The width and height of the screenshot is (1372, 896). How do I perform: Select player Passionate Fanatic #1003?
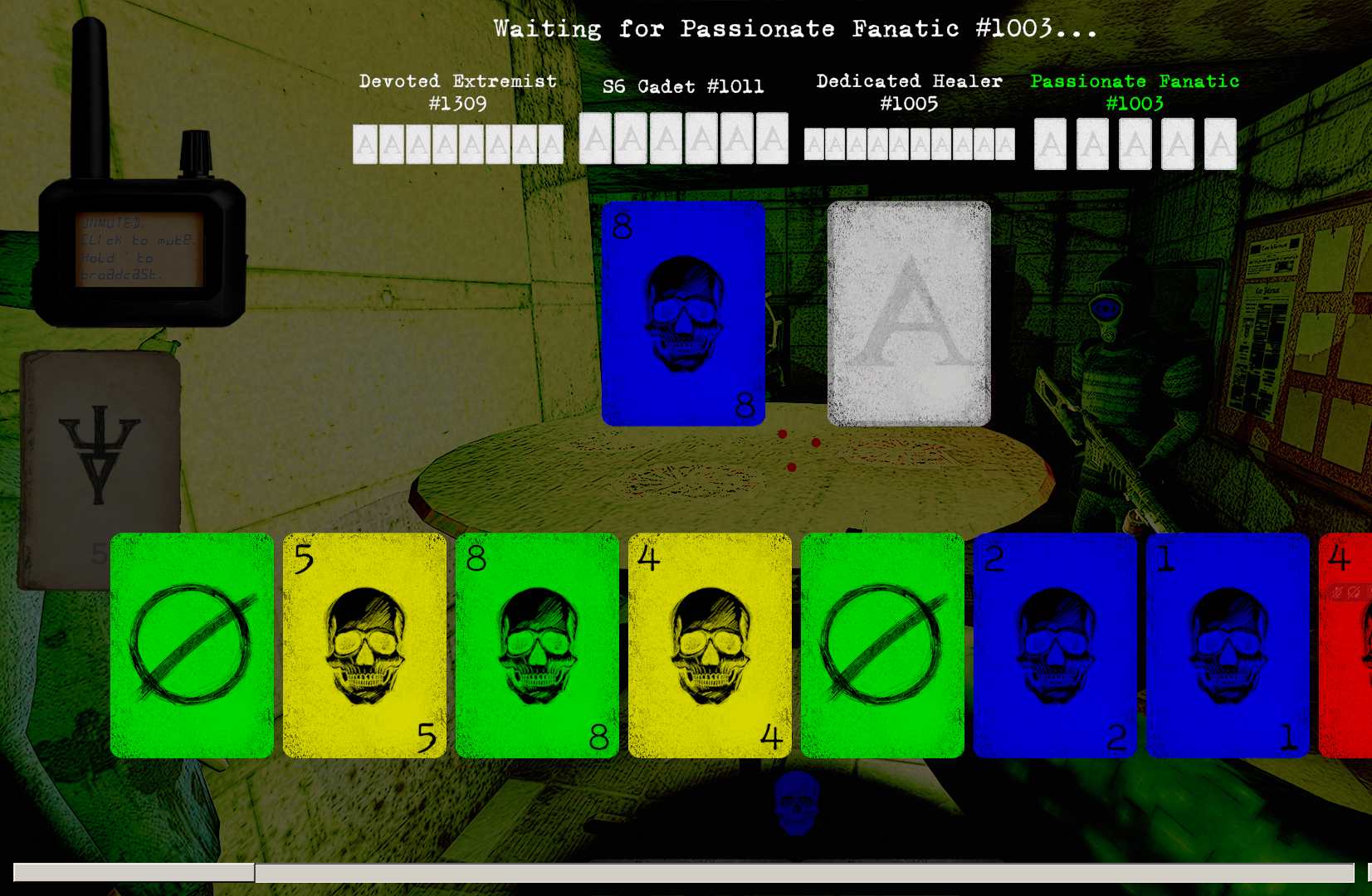[x=1135, y=92]
